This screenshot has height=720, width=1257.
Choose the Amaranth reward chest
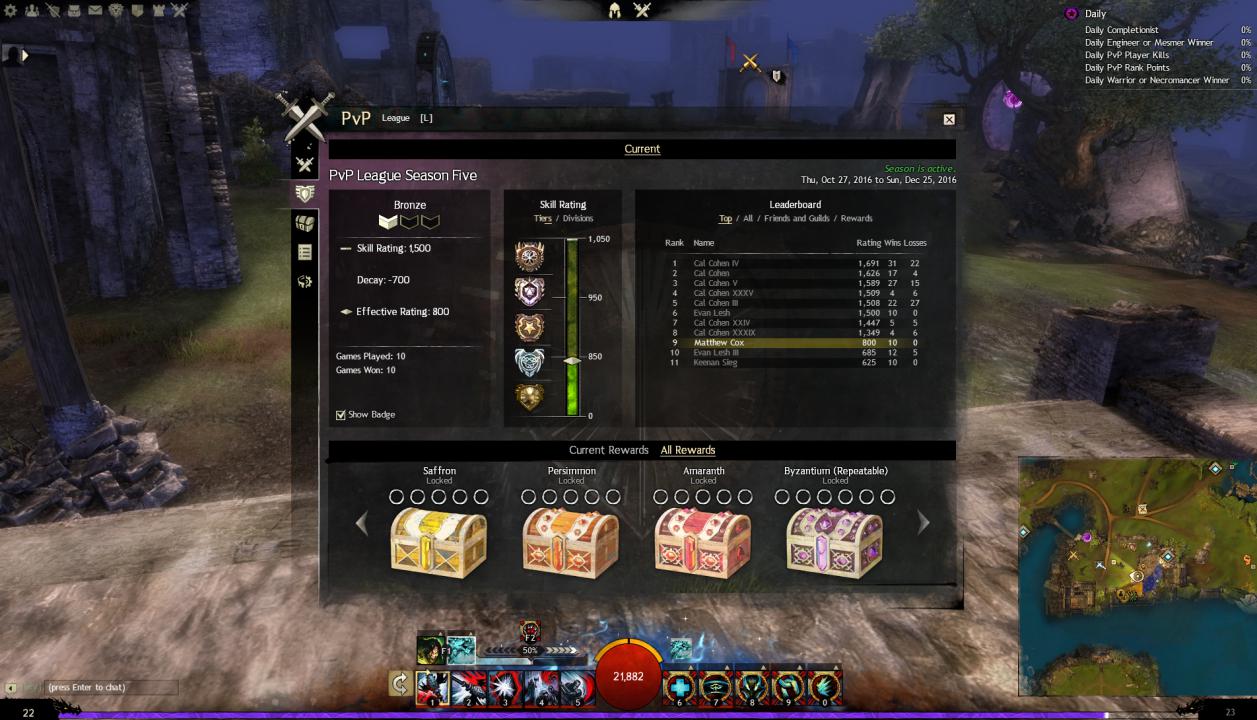point(703,543)
